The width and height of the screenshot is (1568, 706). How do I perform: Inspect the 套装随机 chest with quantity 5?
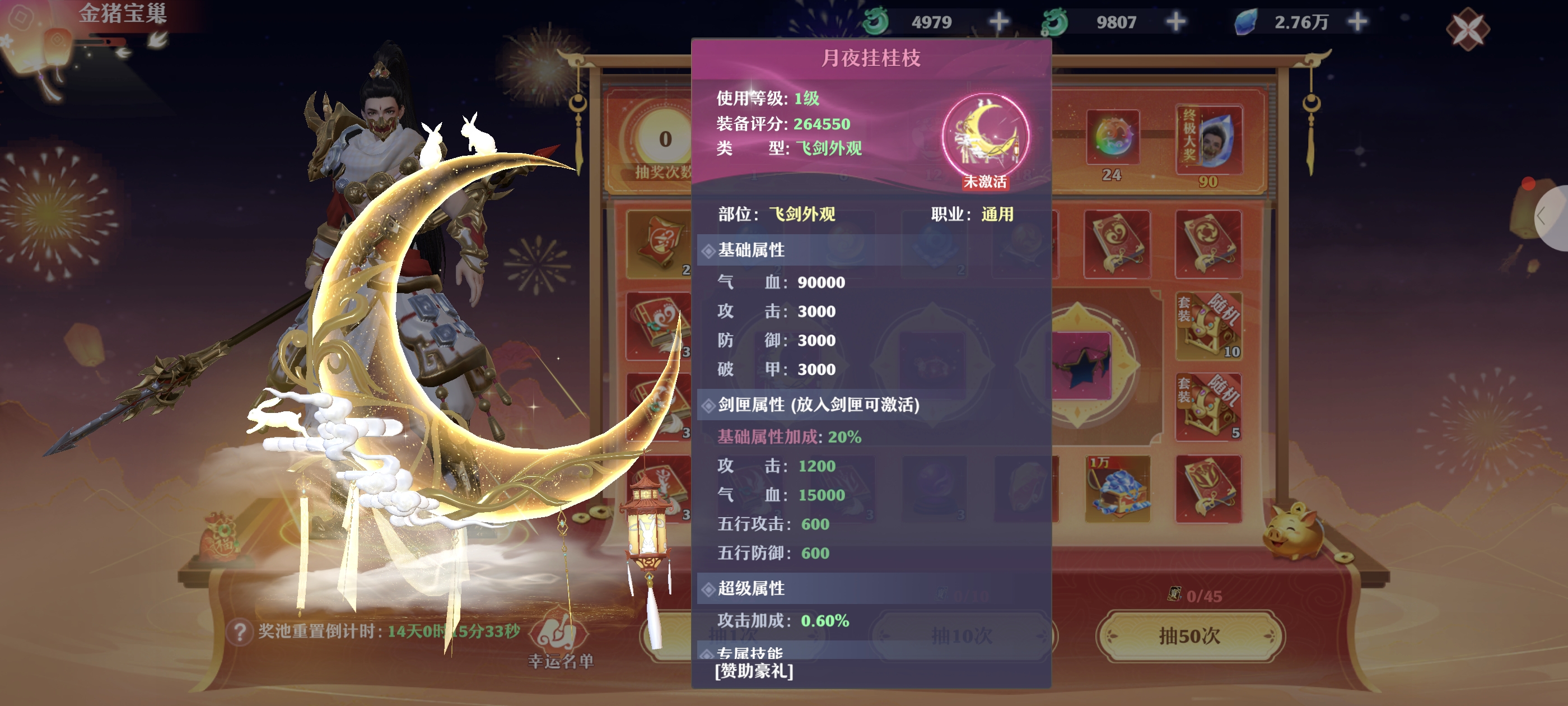1208,406
